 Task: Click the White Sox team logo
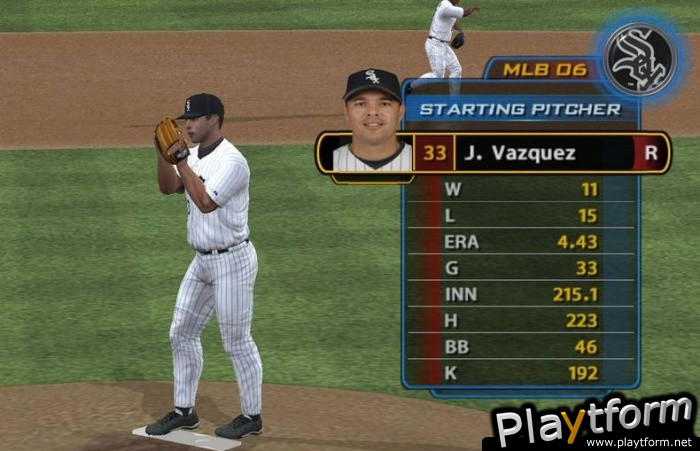640,61
